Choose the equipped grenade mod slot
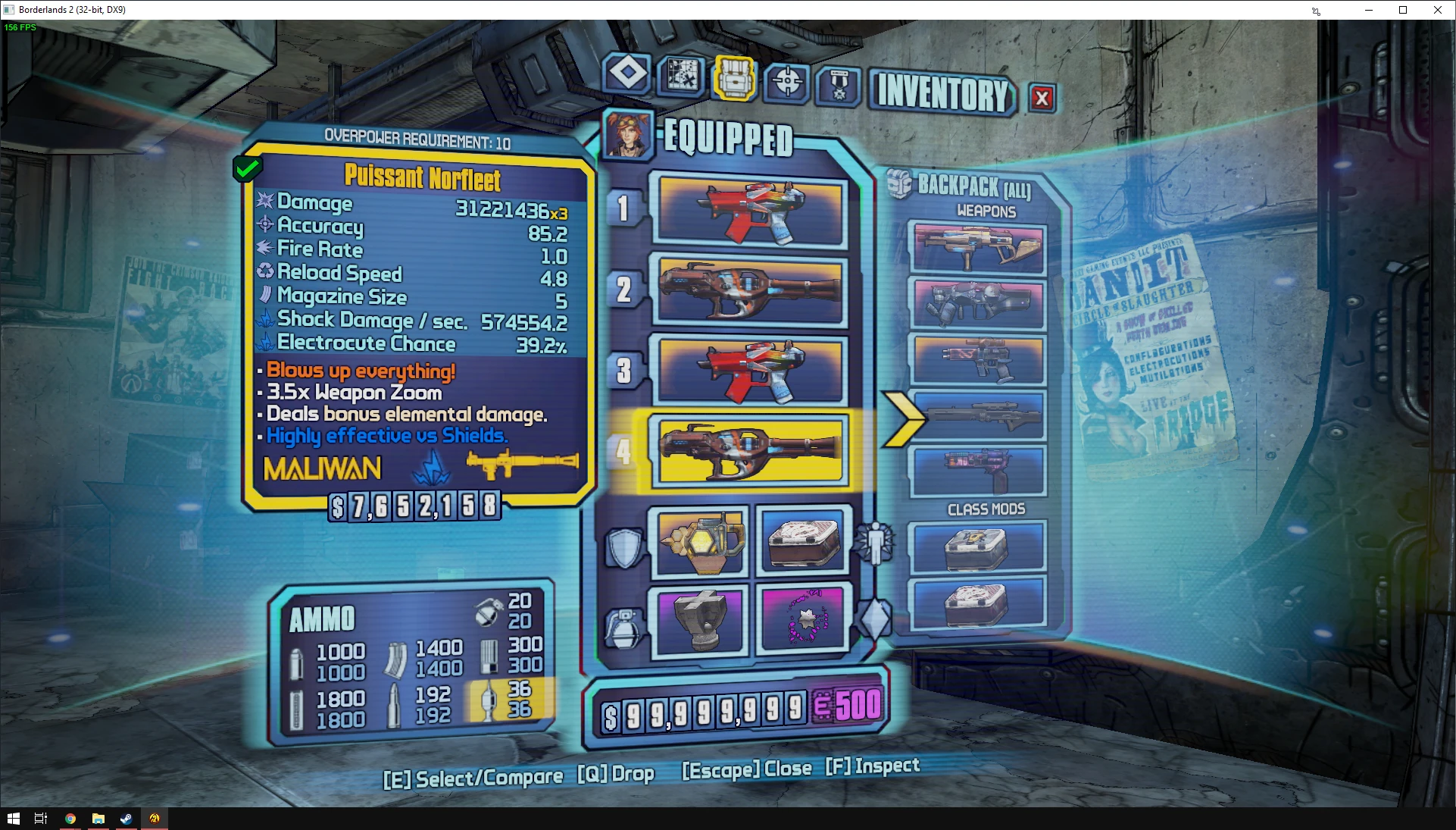The image size is (1456, 830). [x=700, y=619]
